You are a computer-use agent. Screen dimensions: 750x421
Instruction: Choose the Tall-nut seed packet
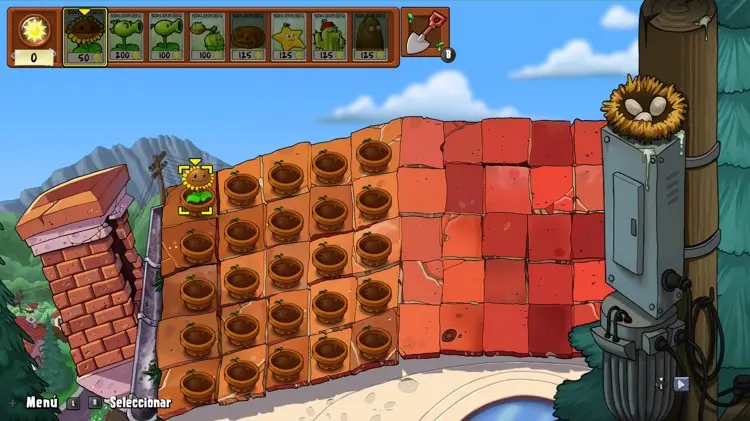tap(371, 37)
